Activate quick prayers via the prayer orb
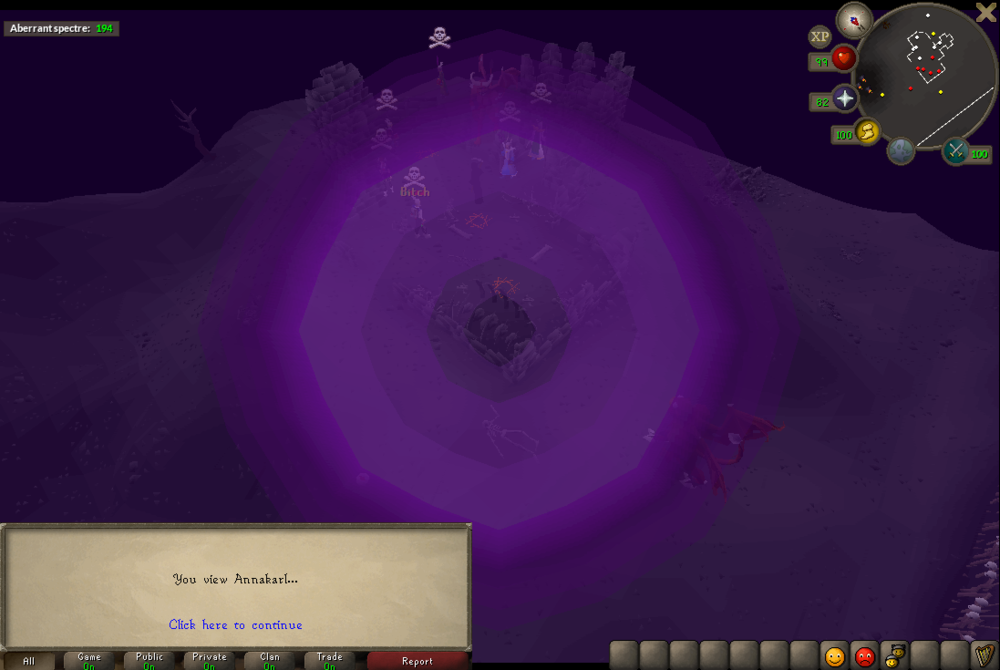 click(845, 99)
